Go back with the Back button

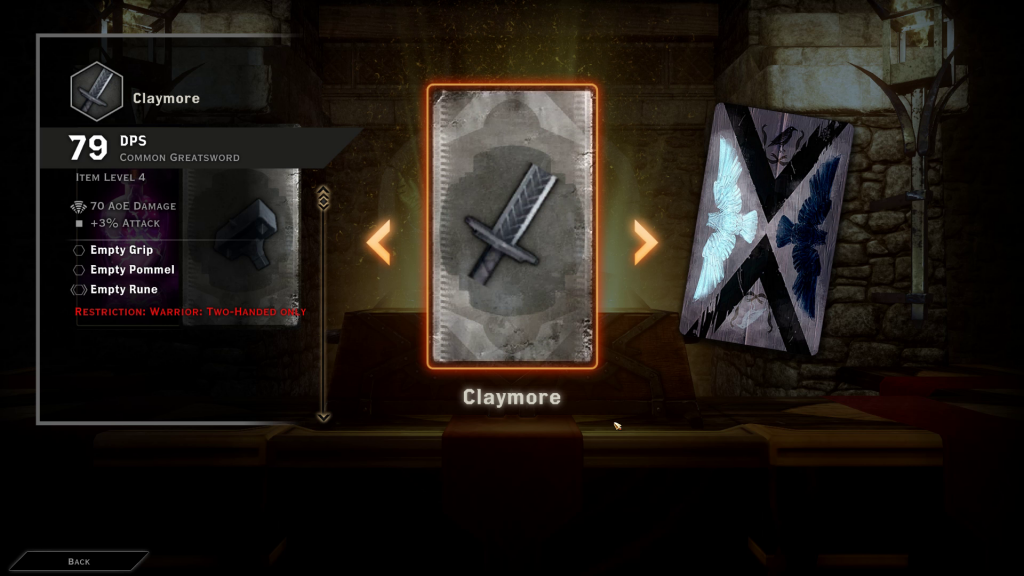point(79,561)
